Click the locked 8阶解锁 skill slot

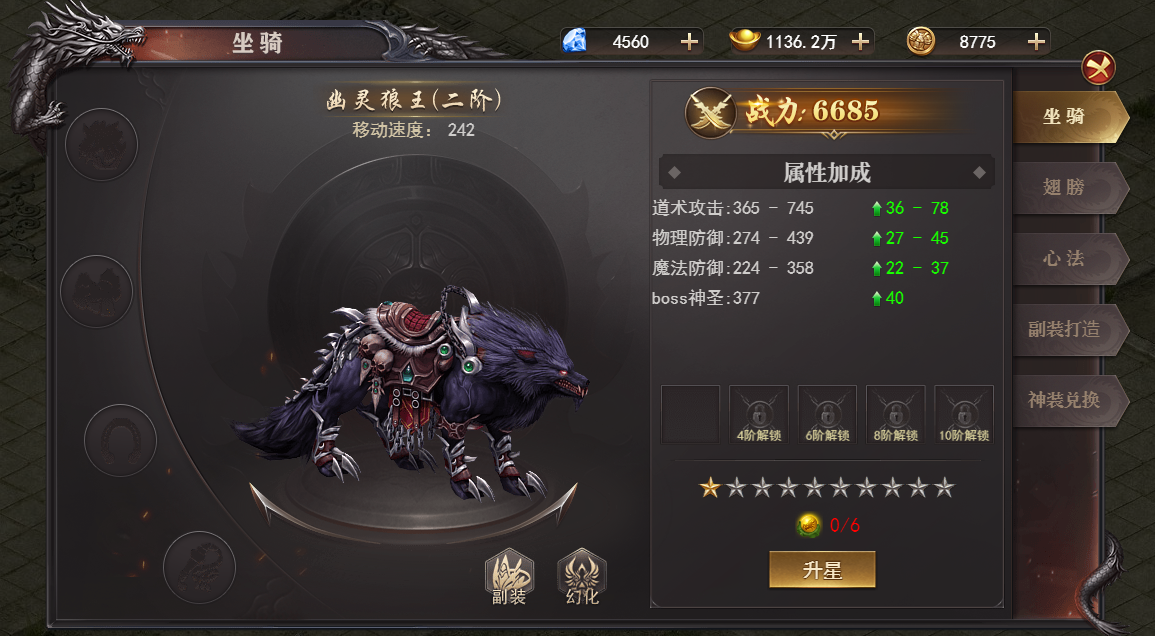(x=895, y=414)
